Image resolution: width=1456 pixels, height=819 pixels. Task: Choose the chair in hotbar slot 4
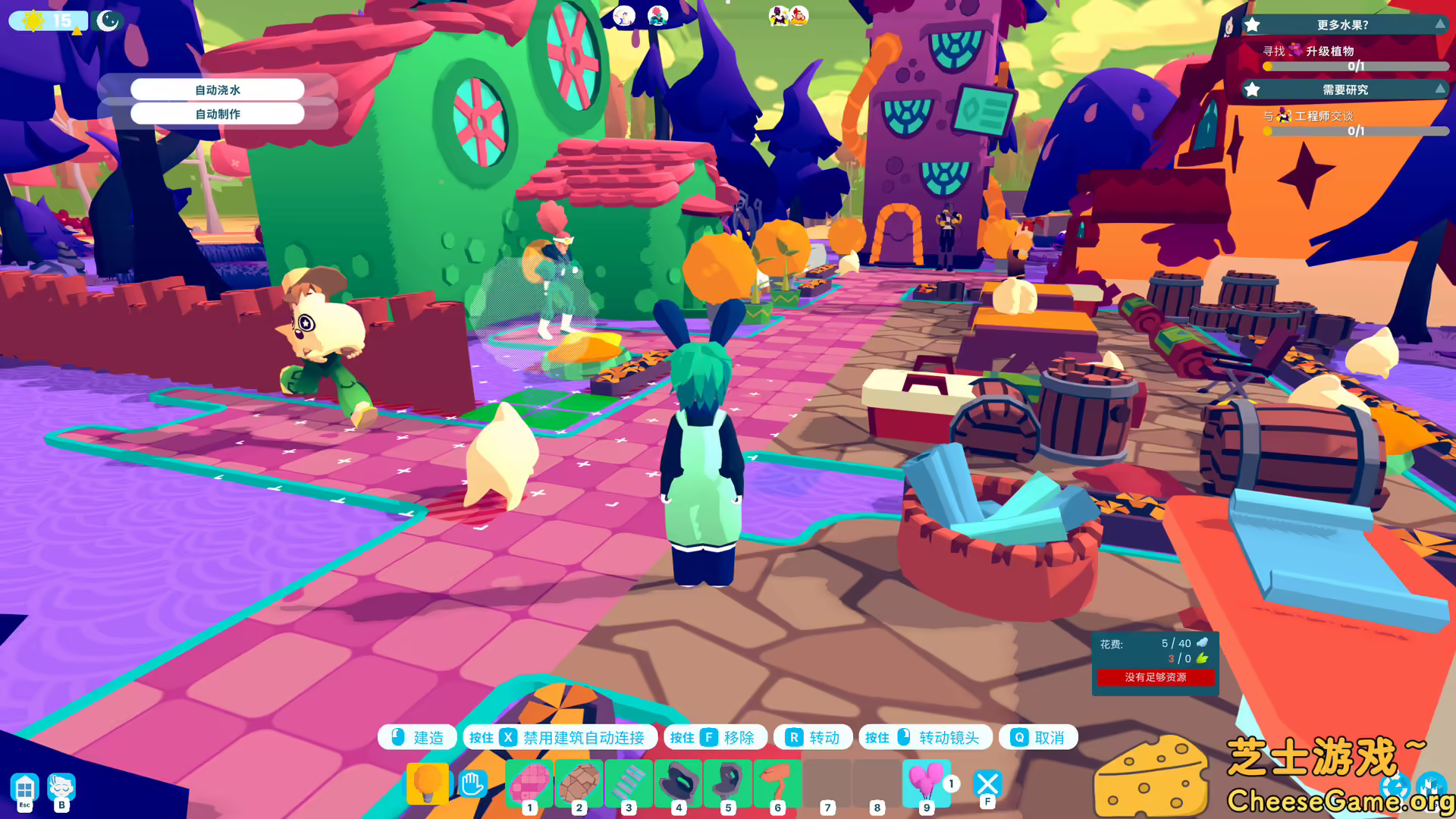pos(678,783)
